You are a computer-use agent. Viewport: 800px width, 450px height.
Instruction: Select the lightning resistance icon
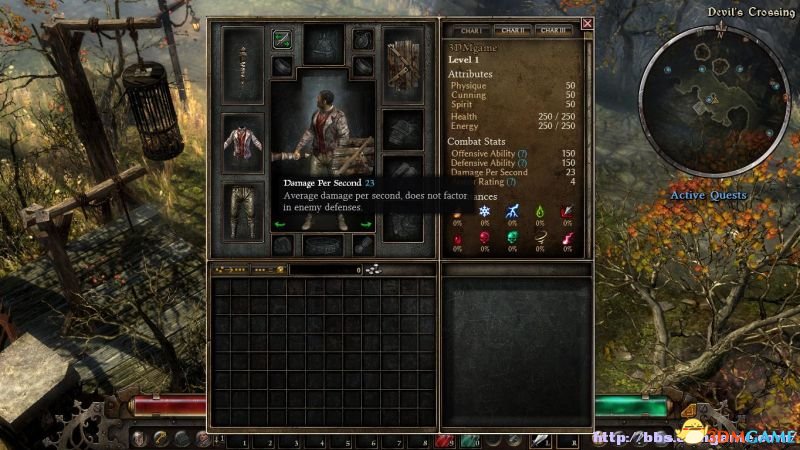(512, 212)
